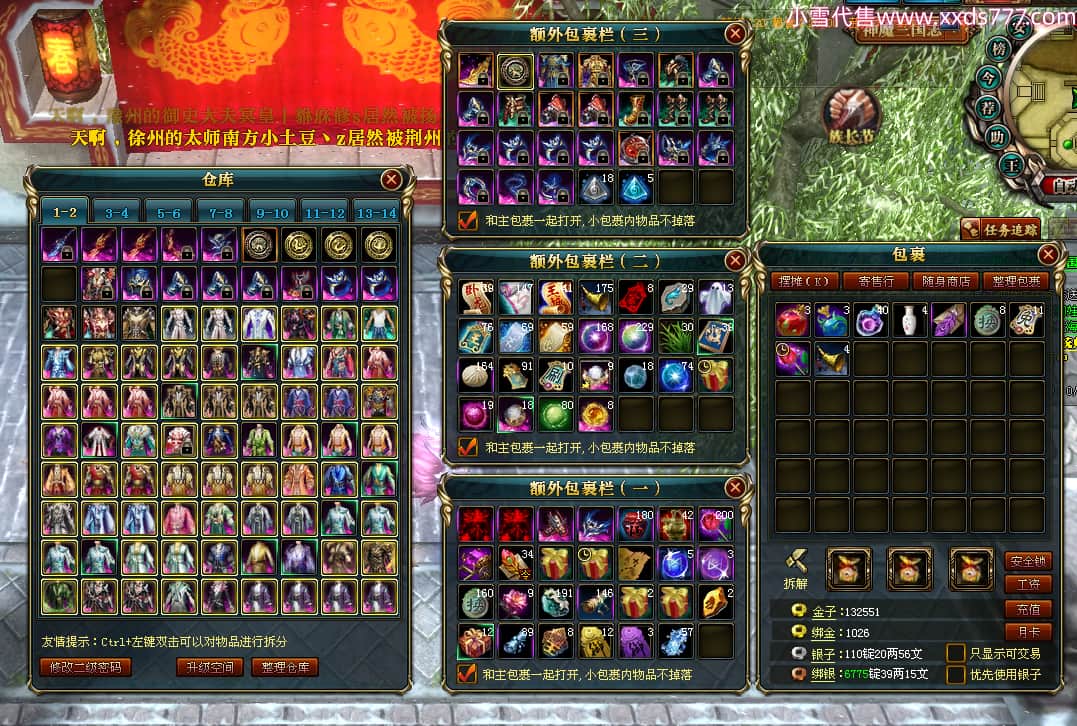Viewport: 1077px width, 726px height.
Task: Sort the warehouse with 整理仓库
Action: click(x=285, y=667)
